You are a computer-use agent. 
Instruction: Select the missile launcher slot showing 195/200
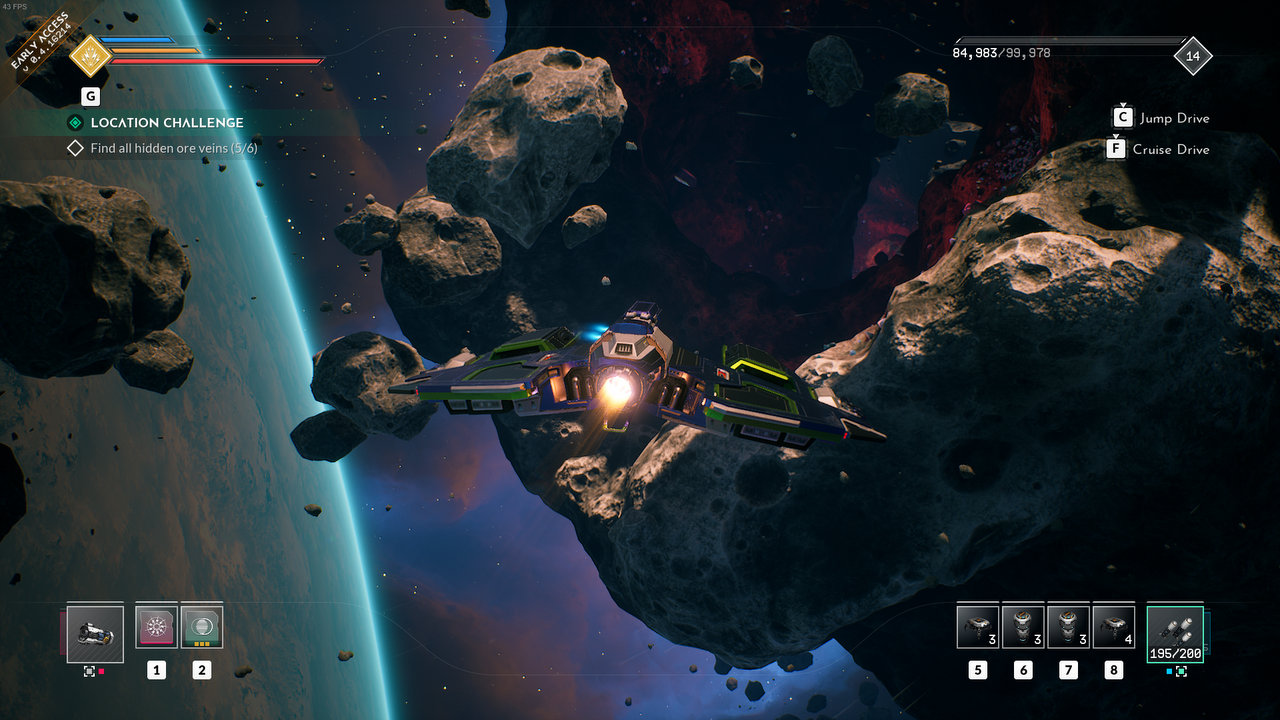[x=1175, y=634]
